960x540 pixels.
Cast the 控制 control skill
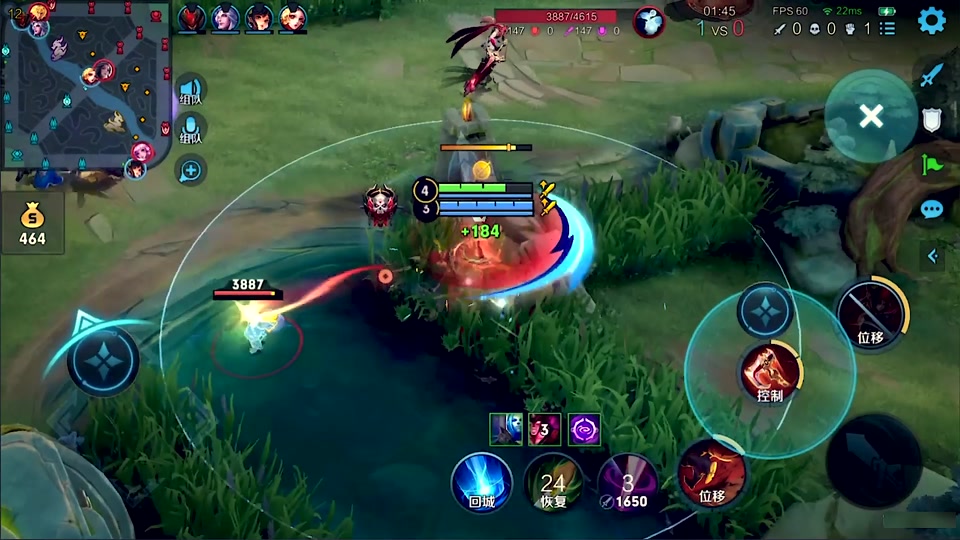click(770, 371)
